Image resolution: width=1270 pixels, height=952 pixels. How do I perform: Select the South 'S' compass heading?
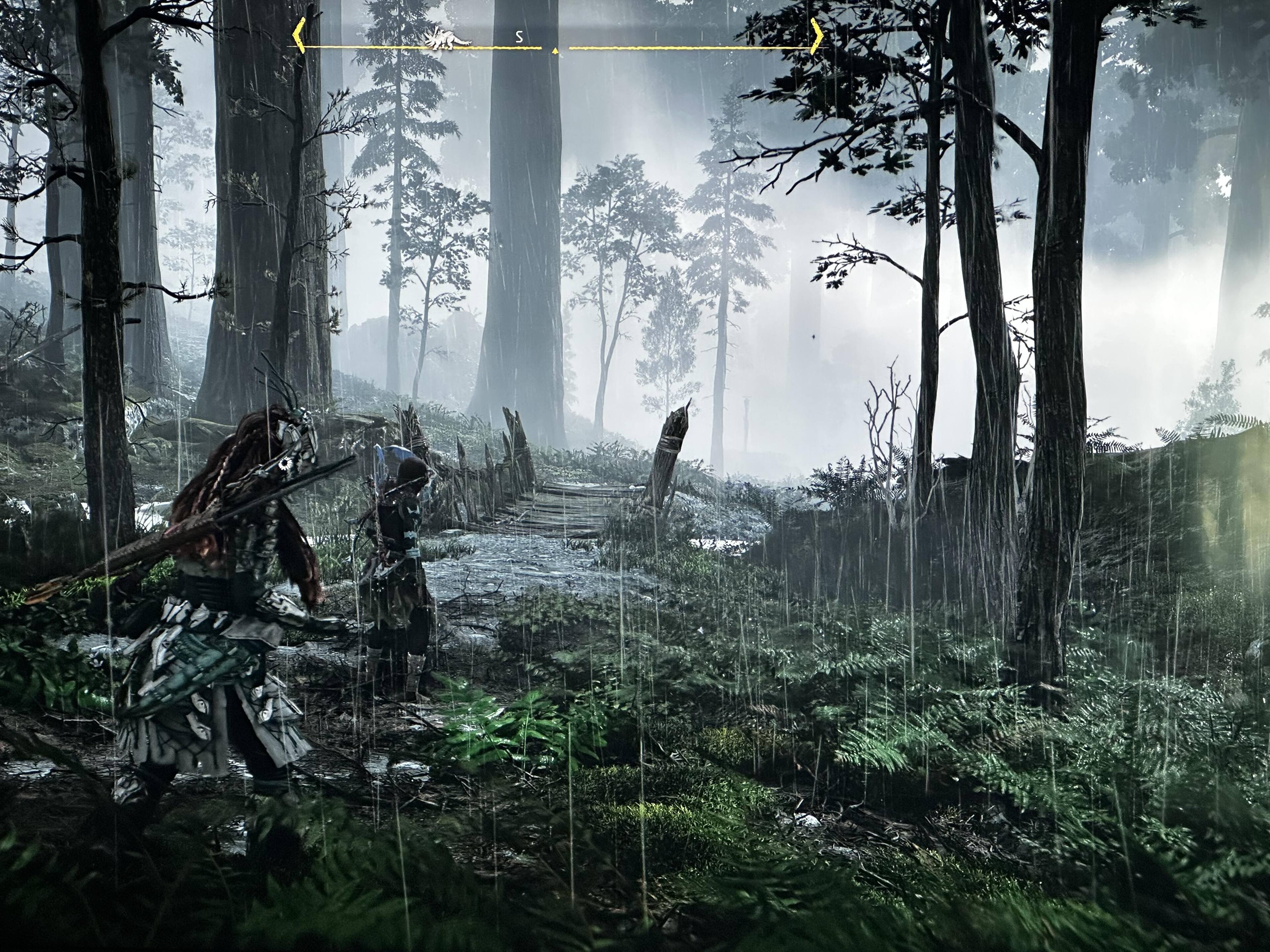[x=519, y=37]
